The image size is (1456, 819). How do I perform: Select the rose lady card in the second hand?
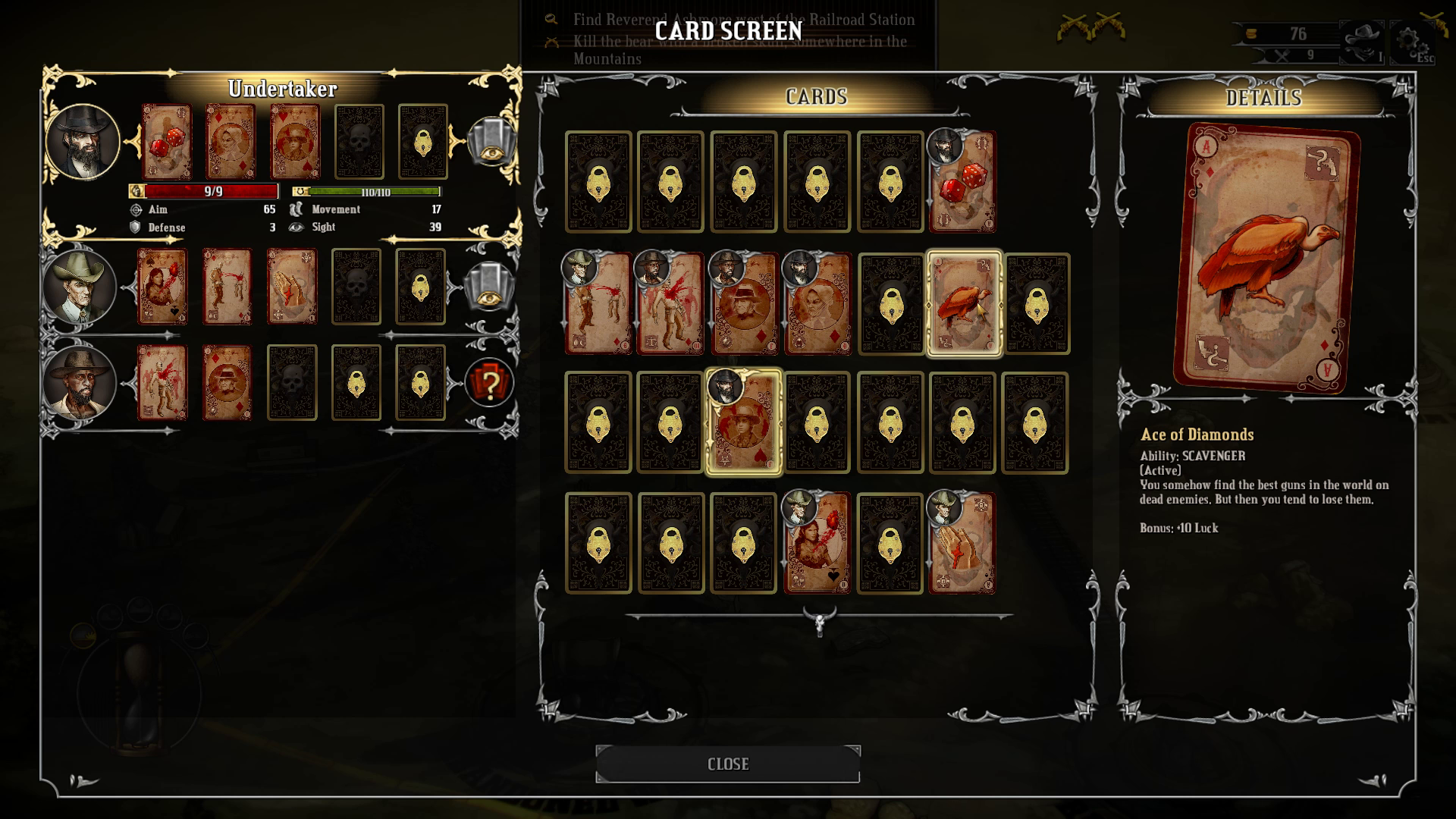click(162, 287)
